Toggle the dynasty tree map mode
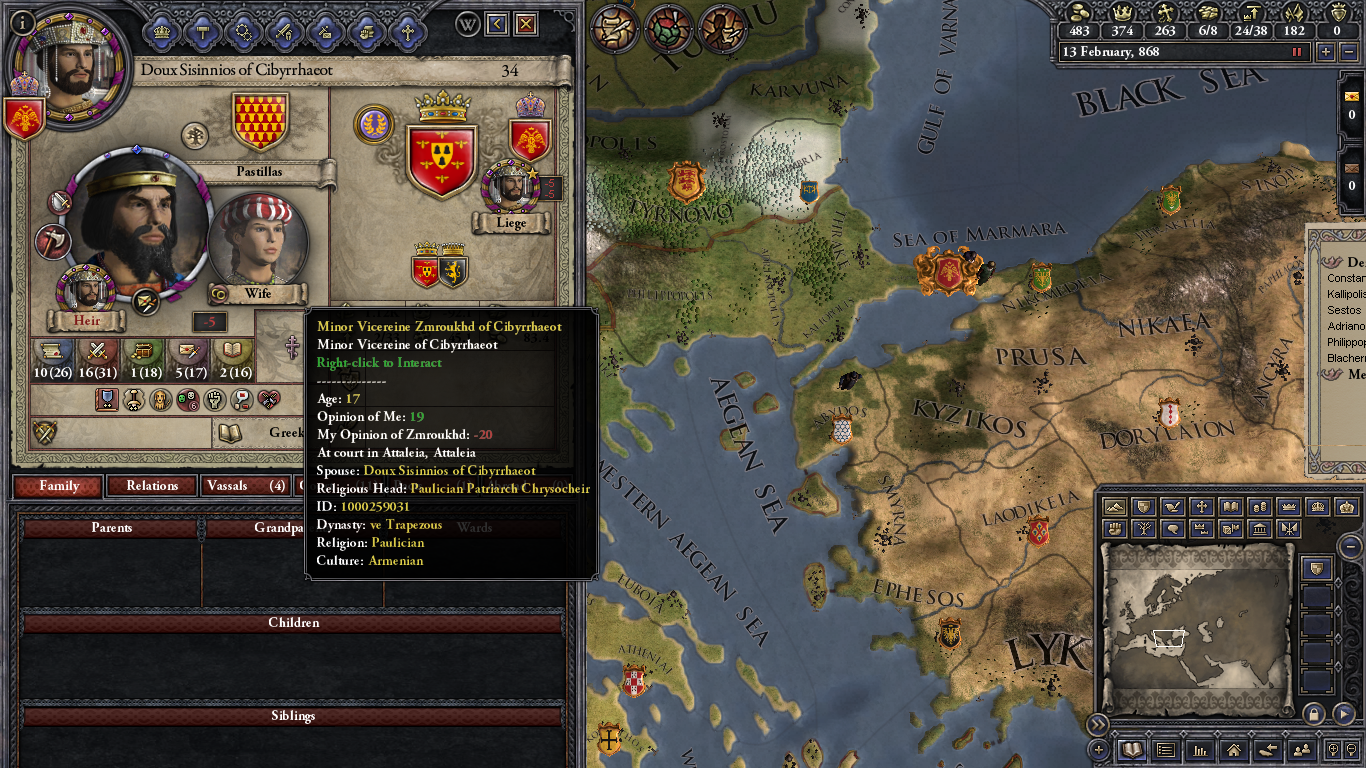This screenshot has width=1366, height=768. point(1144,529)
